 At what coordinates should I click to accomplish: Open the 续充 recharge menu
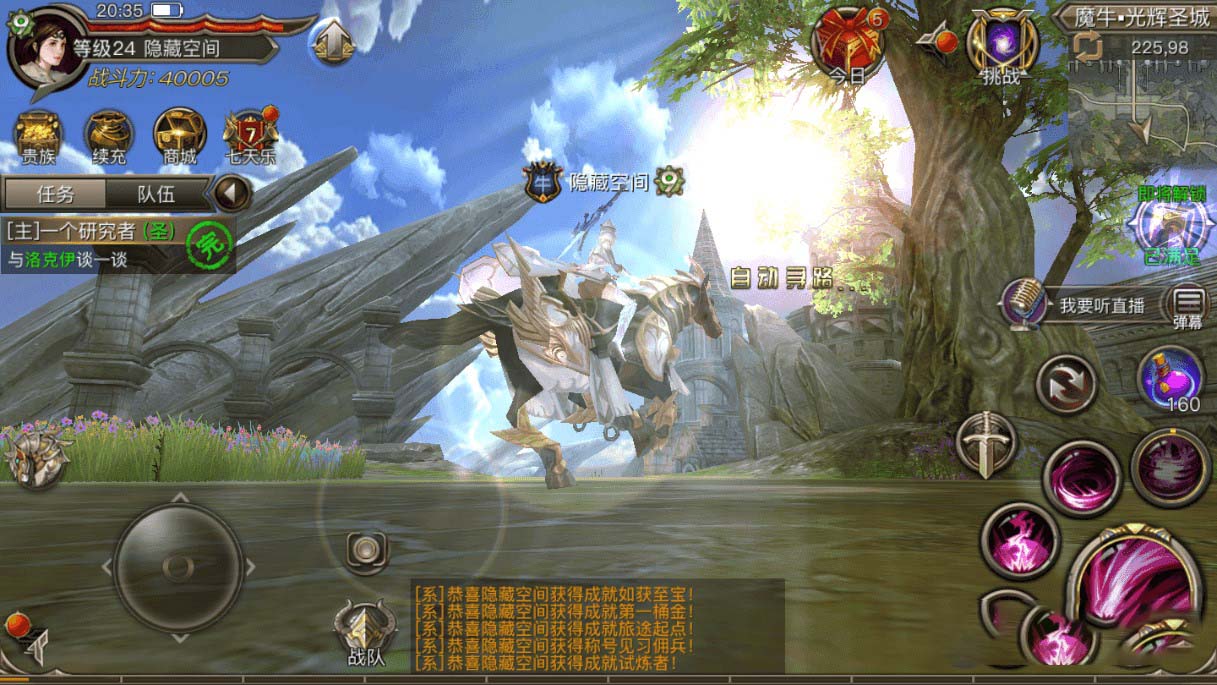click(109, 138)
